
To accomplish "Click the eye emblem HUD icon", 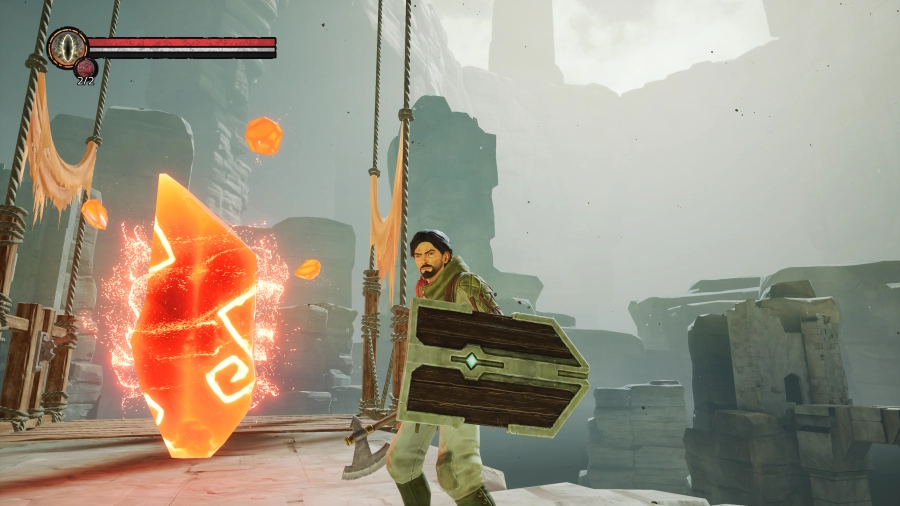I will 67,47.
